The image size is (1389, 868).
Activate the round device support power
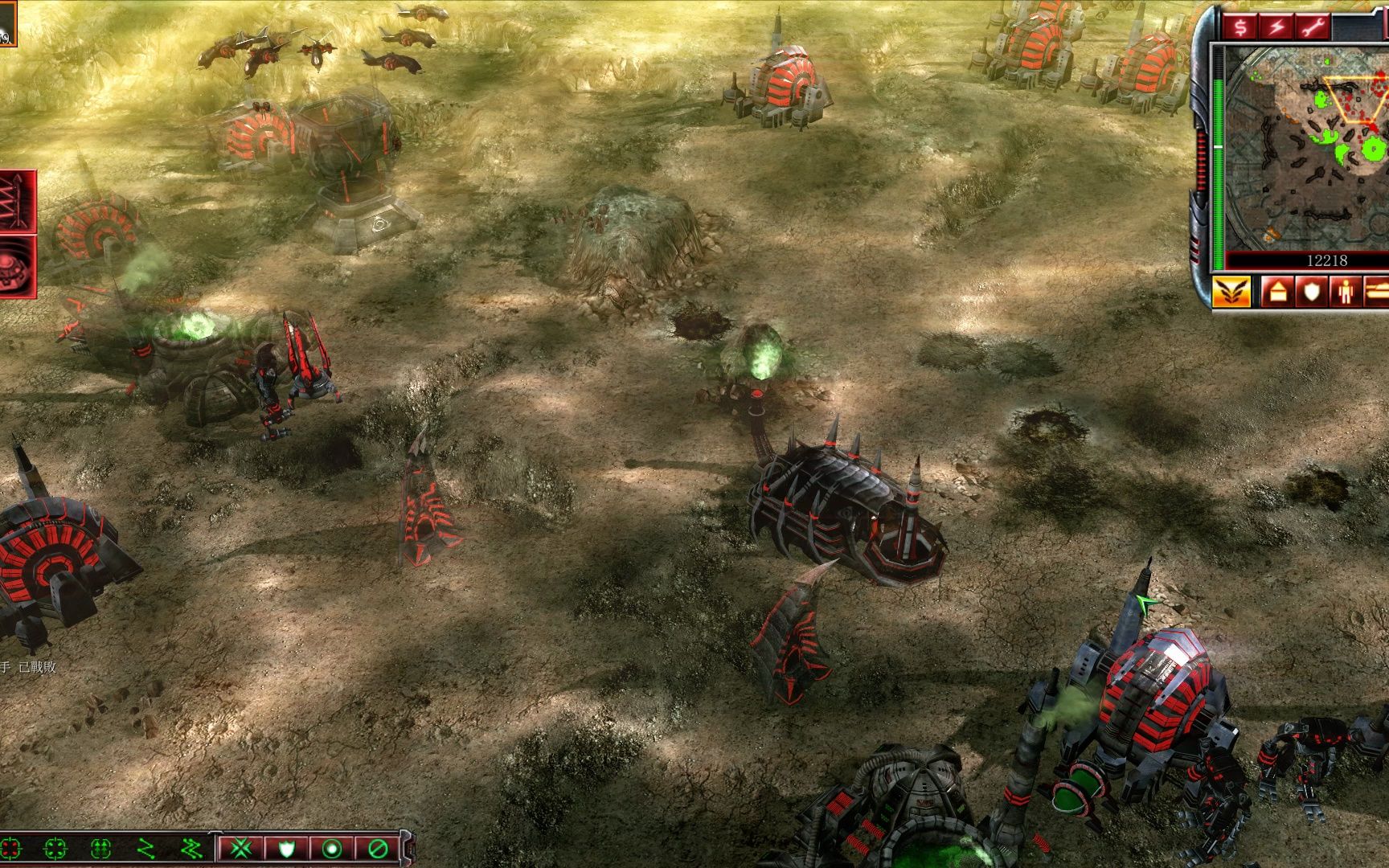click(x=18, y=267)
